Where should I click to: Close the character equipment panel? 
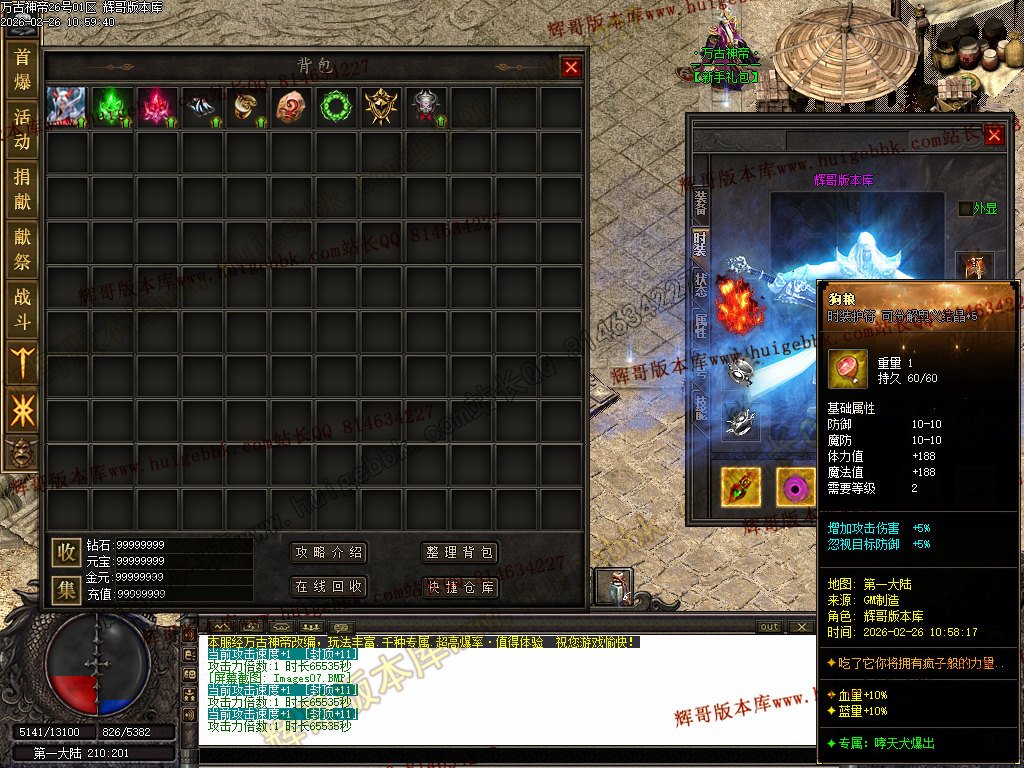coord(994,135)
